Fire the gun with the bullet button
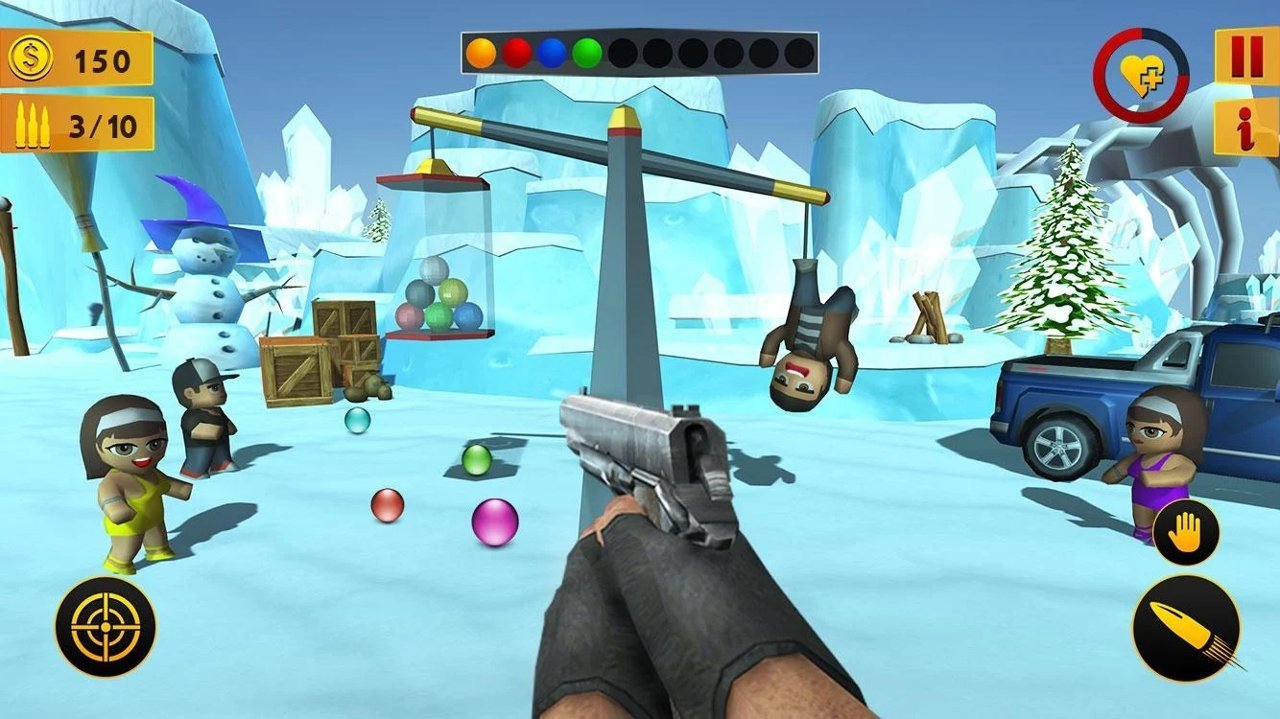This screenshot has height=719, width=1280. coord(1186,629)
